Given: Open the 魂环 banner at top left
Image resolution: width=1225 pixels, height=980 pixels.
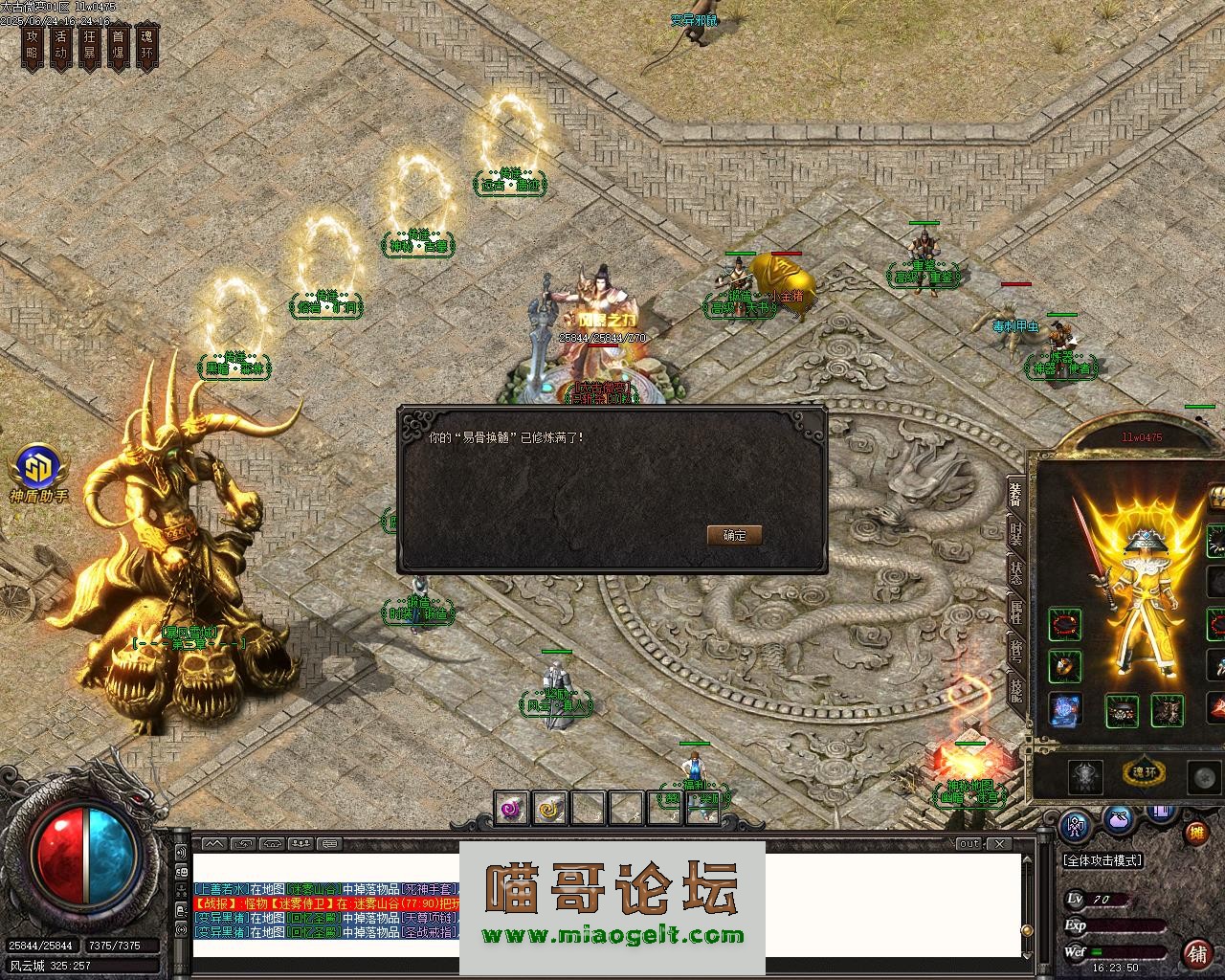Looking at the screenshot, I should coord(146,46).
